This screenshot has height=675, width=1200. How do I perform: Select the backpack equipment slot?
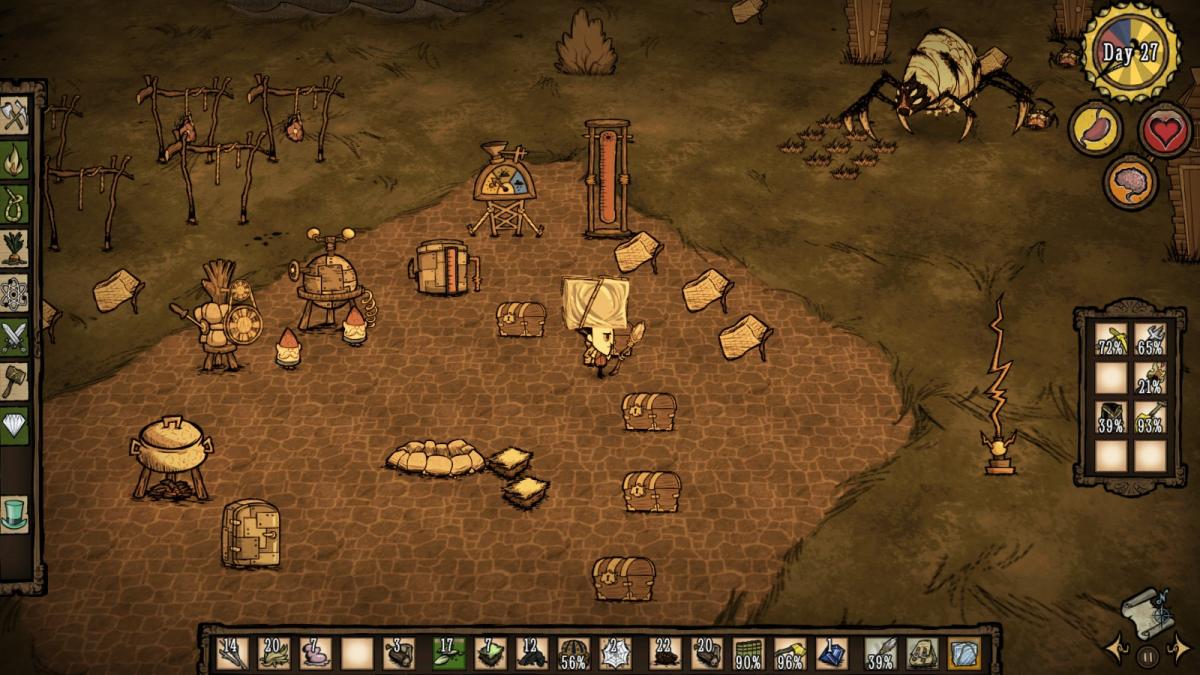[921, 653]
